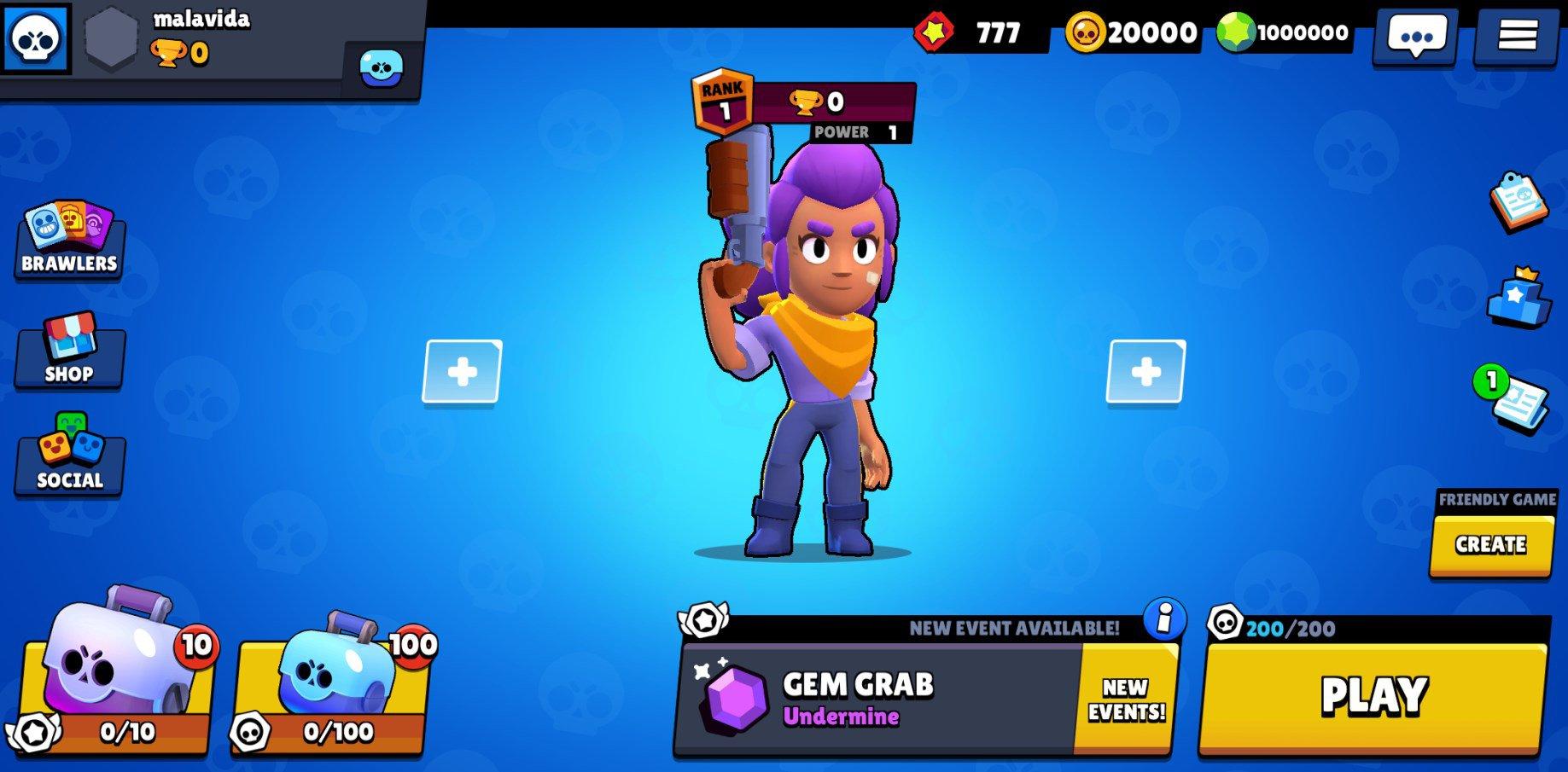Invite a teammate with the left plus slot

pyautogui.click(x=461, y=373)
